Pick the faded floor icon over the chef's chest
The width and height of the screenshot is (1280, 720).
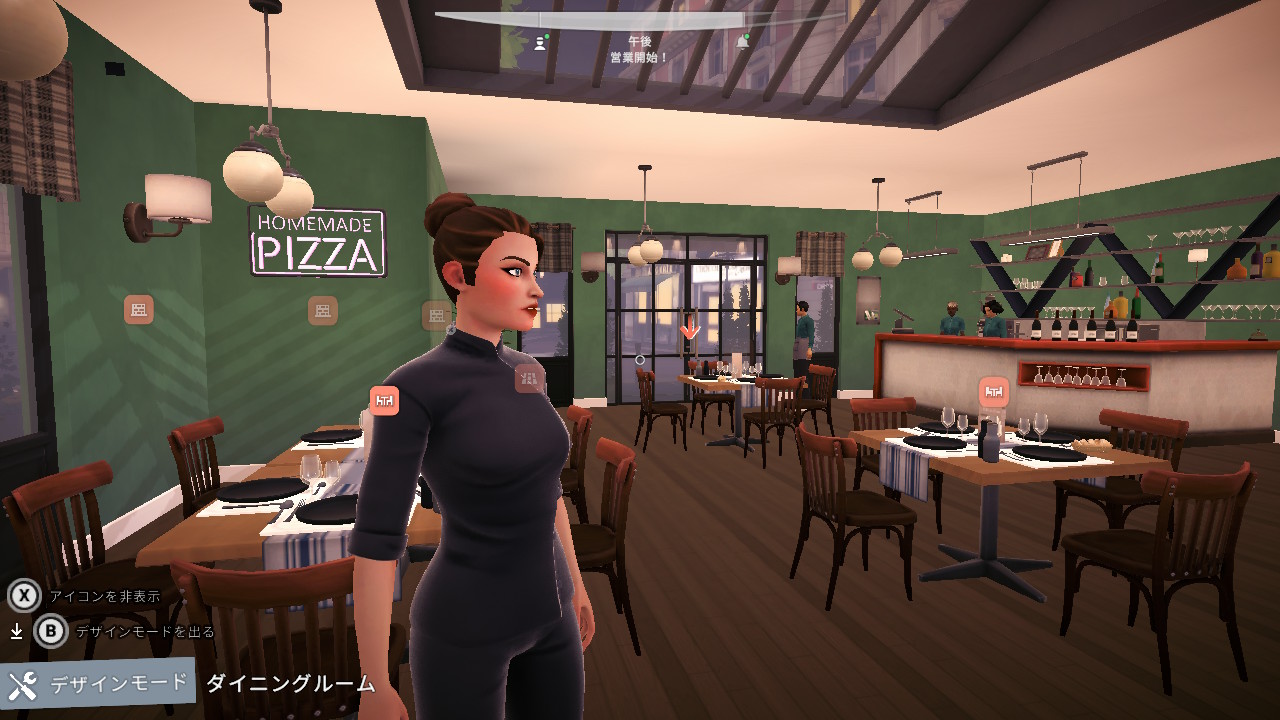[529, 378]
